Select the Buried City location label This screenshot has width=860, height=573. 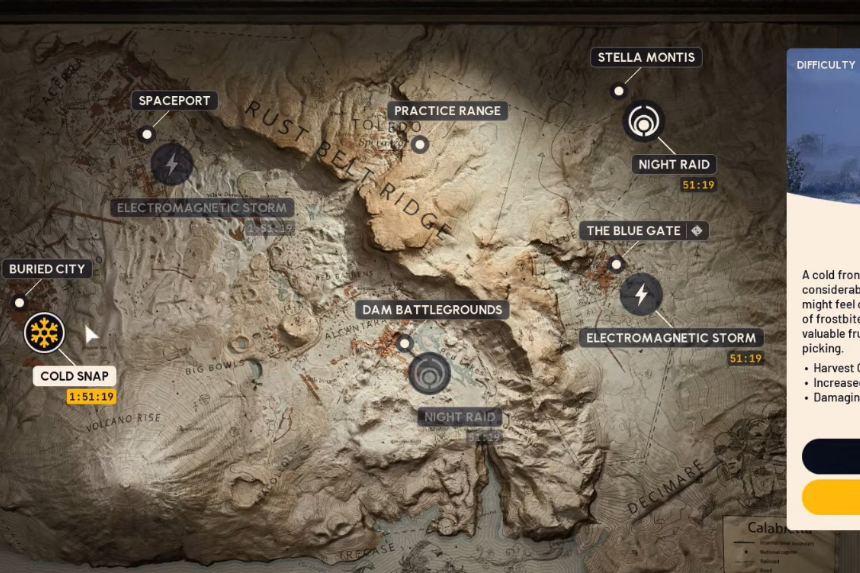(x=47, y=269)
